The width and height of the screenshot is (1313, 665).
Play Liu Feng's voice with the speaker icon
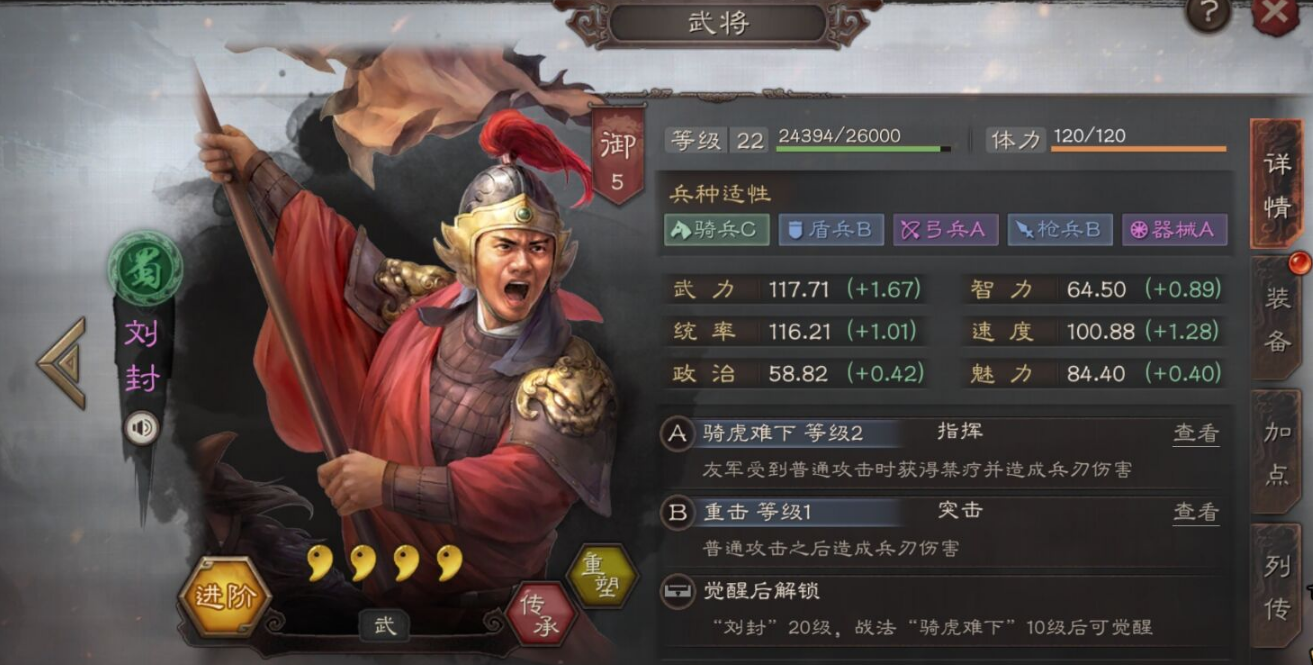[142, 429]
